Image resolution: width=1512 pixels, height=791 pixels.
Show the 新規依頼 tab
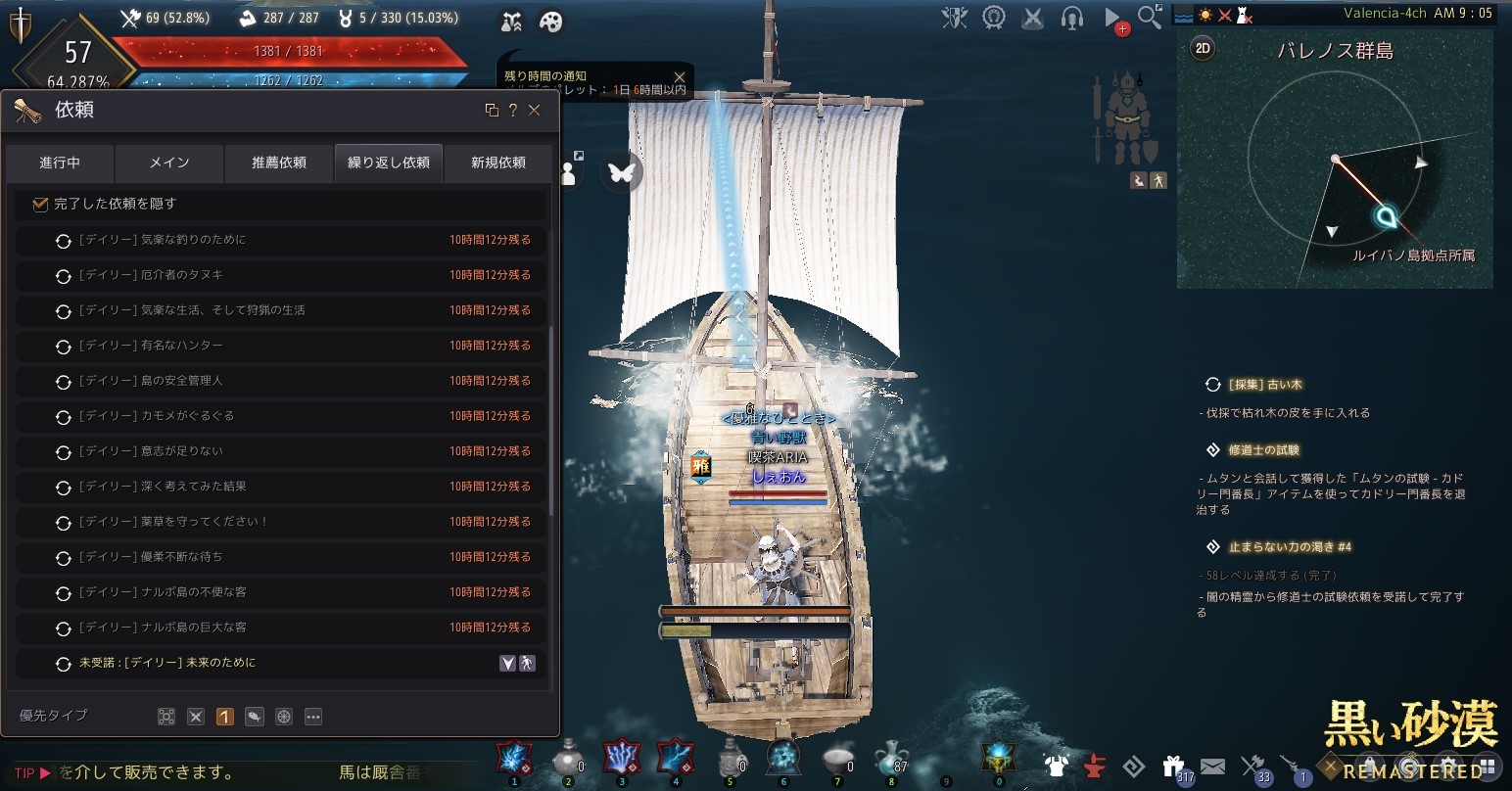point(498,163)
